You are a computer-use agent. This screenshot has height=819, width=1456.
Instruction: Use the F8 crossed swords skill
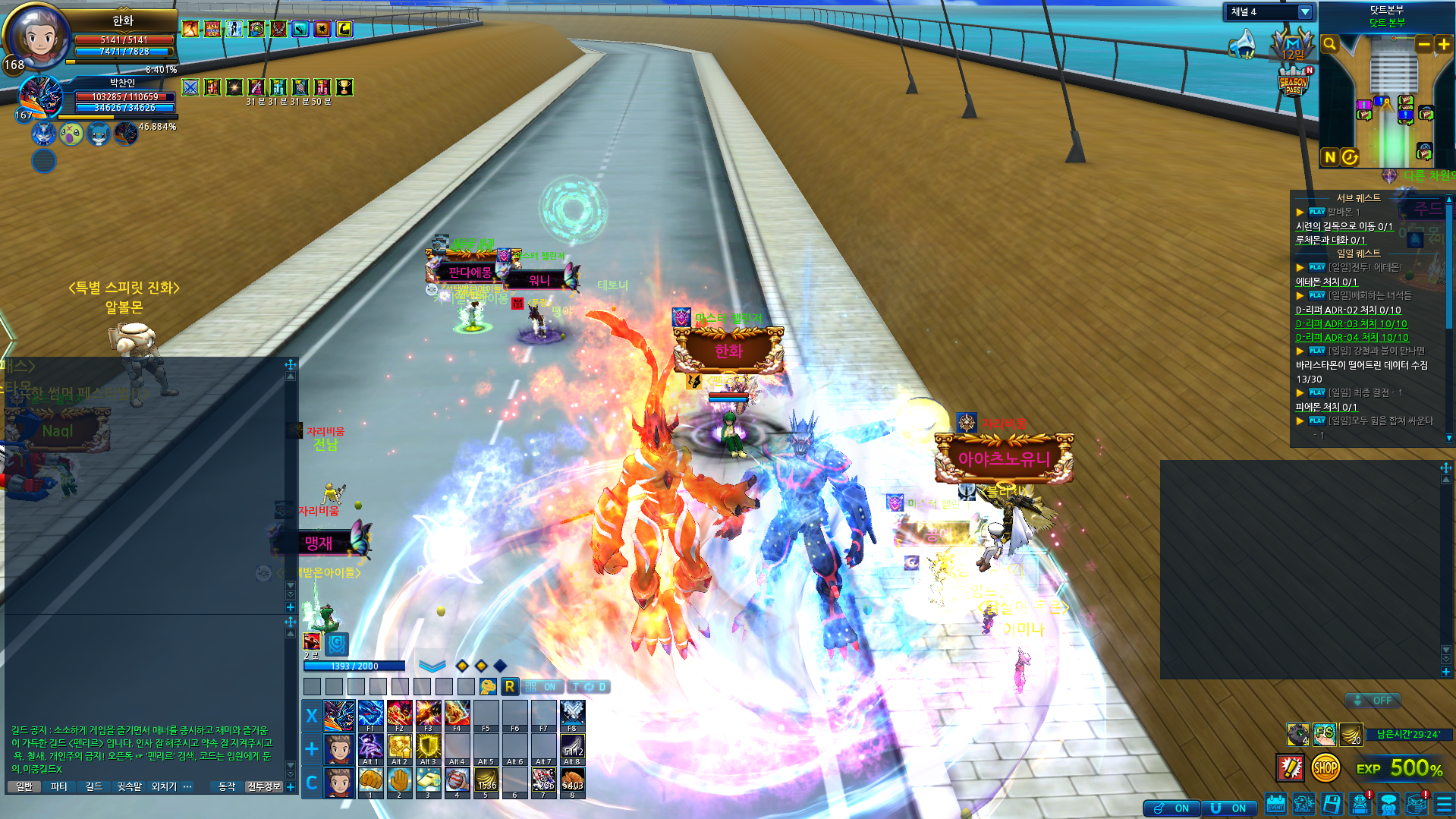pyautogui.click(x=572, y=715)
